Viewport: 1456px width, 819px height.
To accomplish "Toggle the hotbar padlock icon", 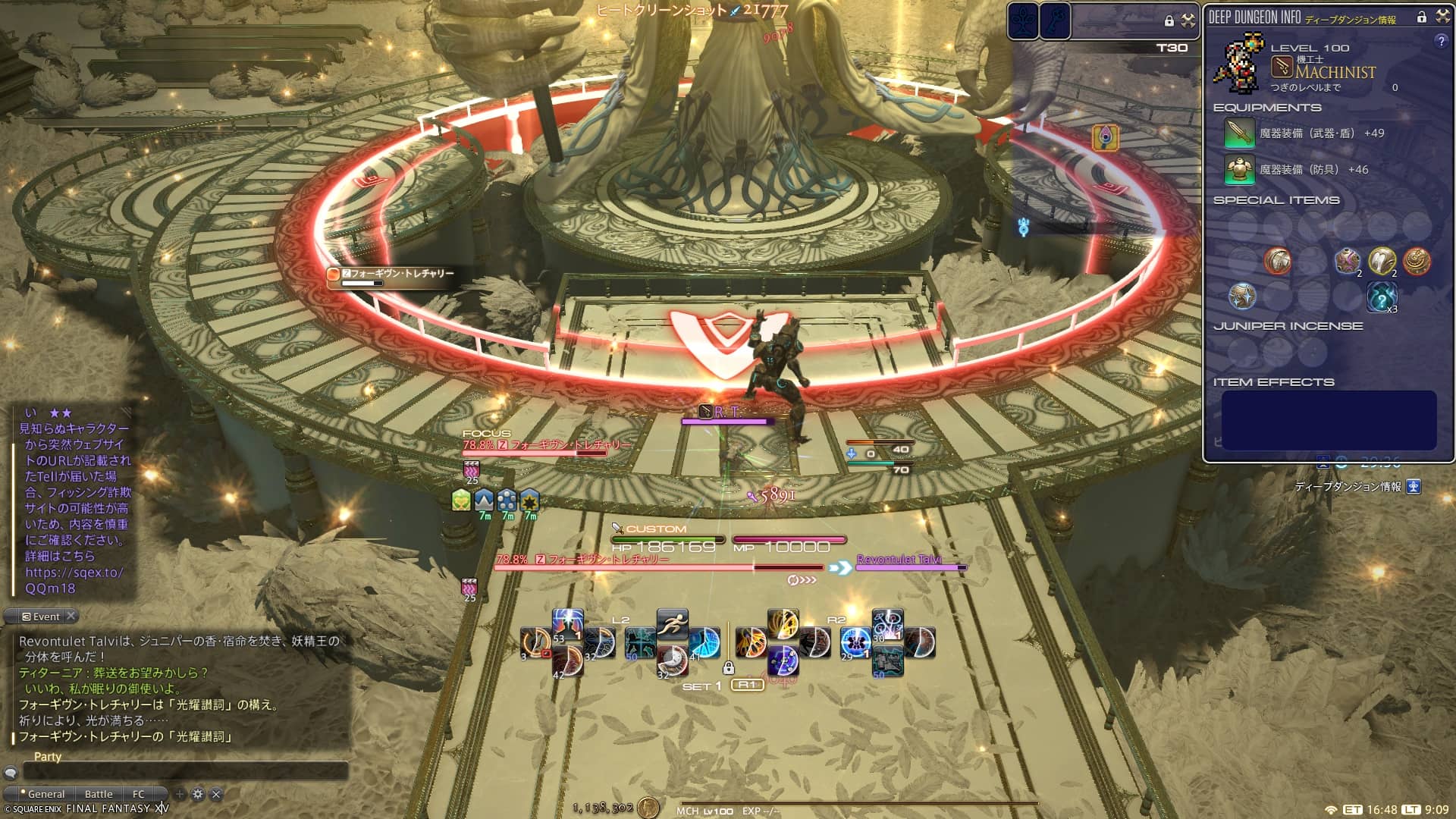I will (x=728, y=668).
